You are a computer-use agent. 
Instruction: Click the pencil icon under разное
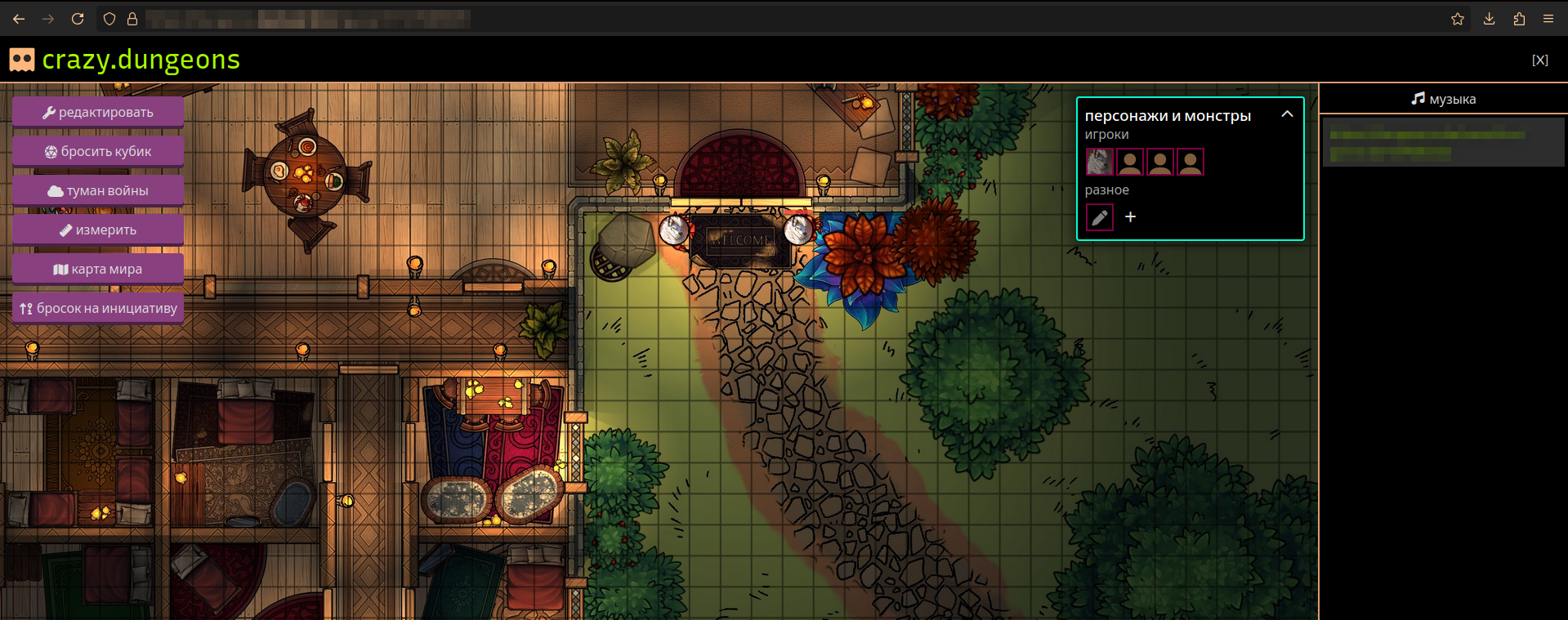click(1100, 217)
